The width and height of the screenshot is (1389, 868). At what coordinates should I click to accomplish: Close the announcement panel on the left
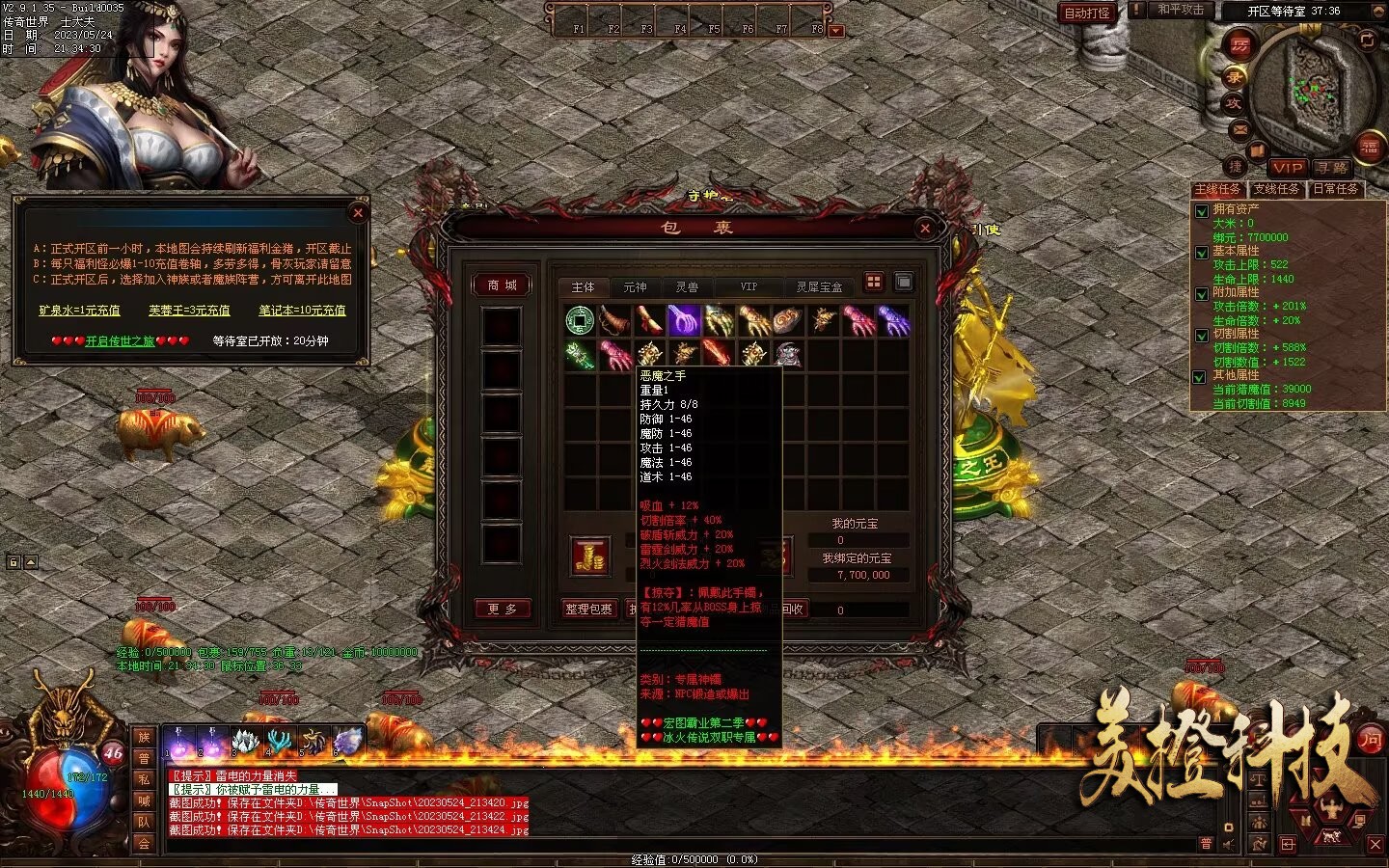pyautogui.click(x=358, y=212)
